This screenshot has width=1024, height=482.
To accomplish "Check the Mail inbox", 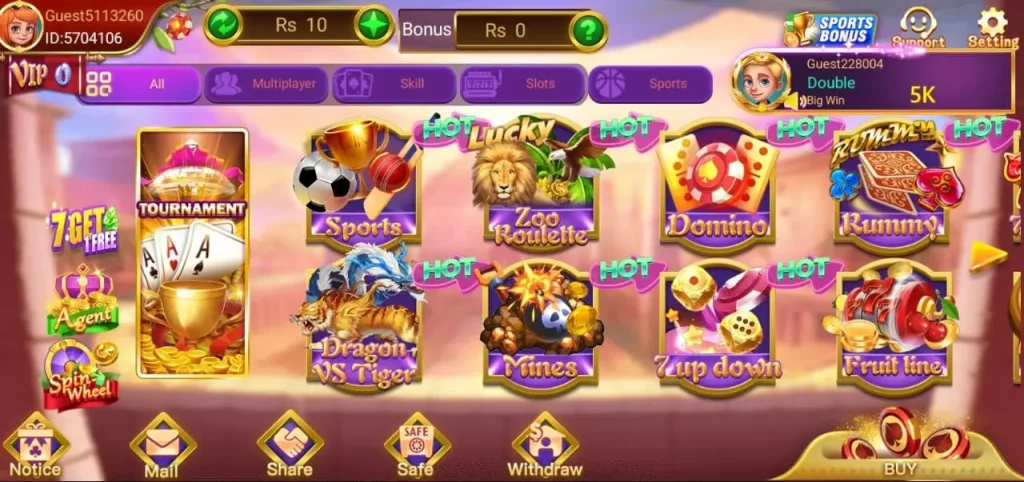I will click(x=162, y=446).
